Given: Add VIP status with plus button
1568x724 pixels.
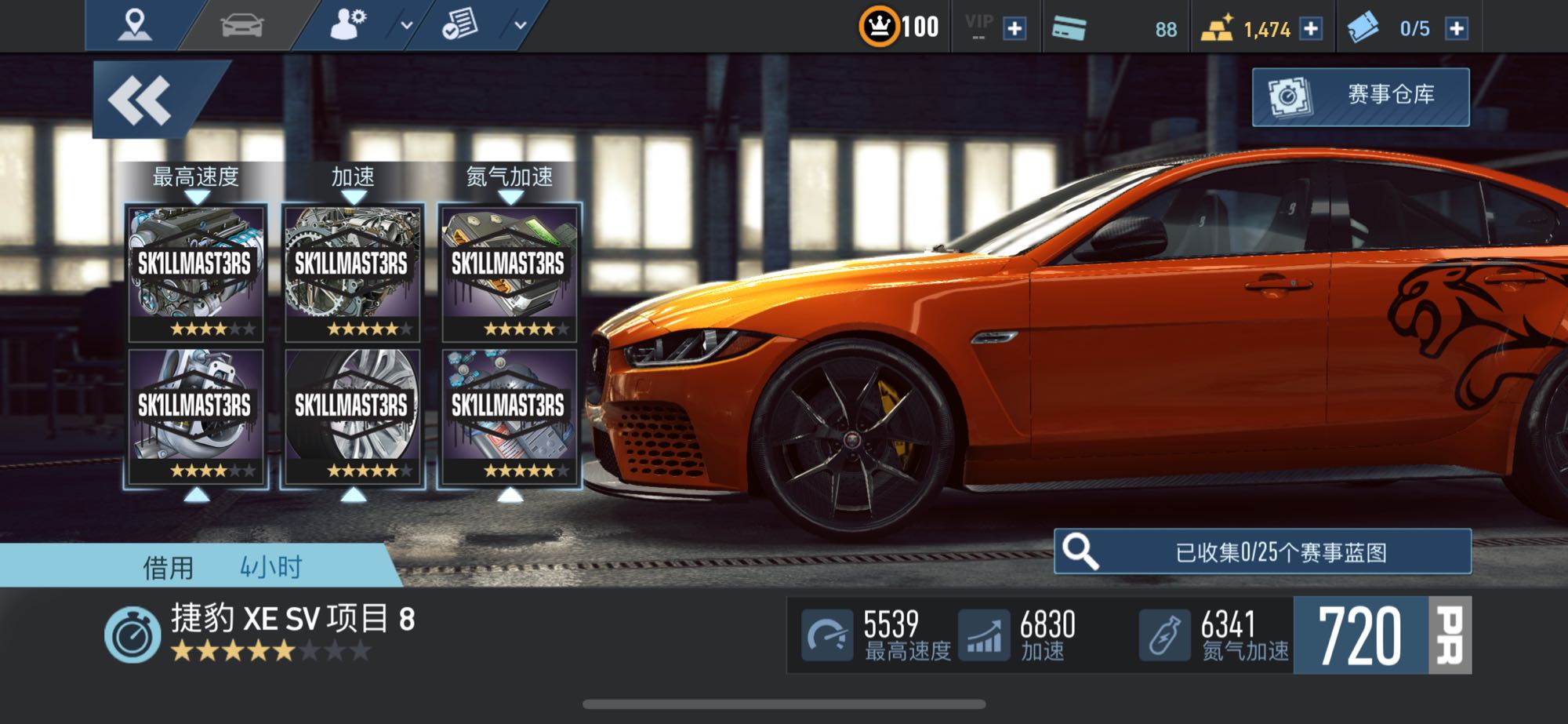Looking at the screenshot, I should (1014, 29).
